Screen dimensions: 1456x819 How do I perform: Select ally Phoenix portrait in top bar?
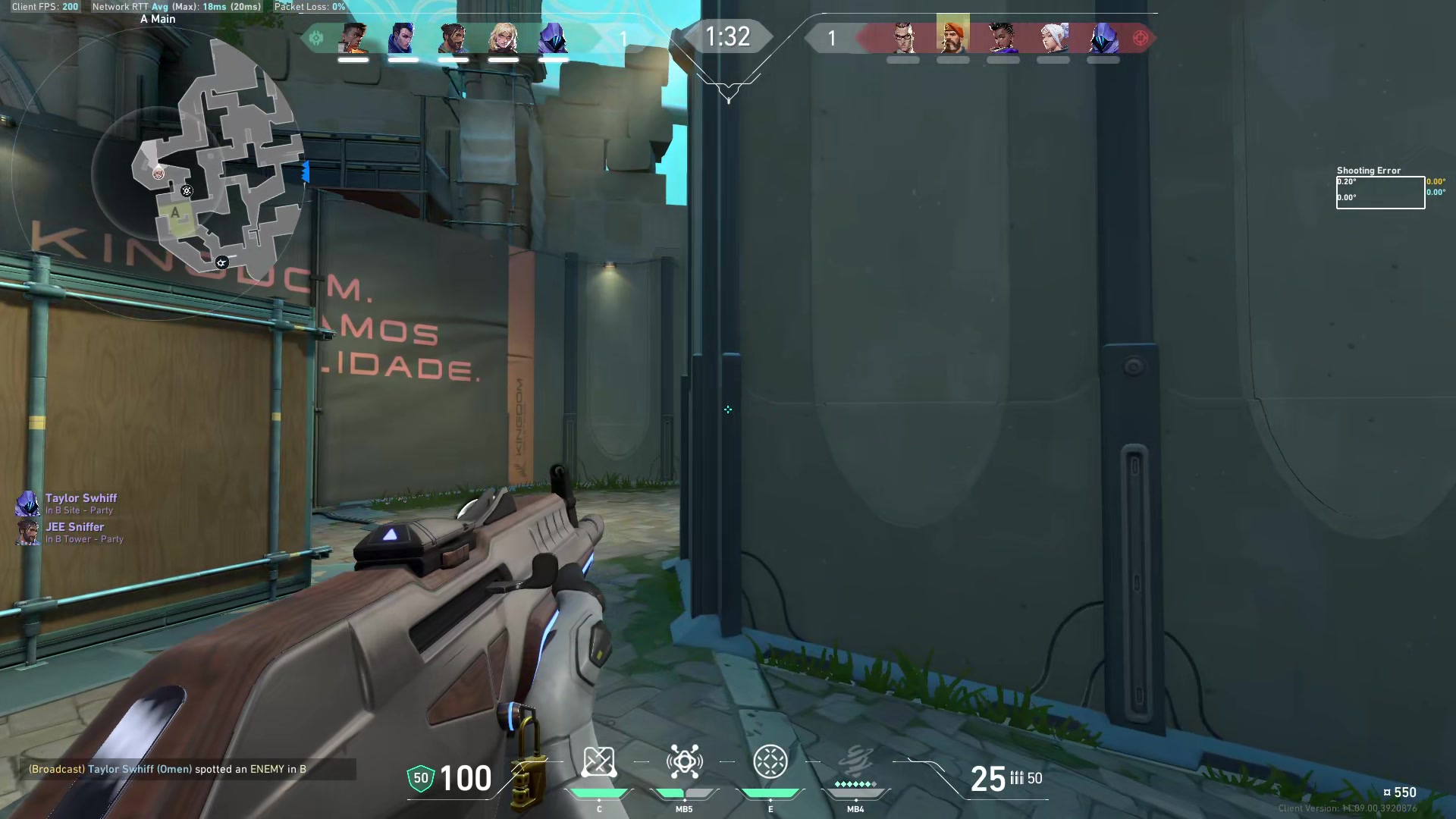click(x=353, y=38)
